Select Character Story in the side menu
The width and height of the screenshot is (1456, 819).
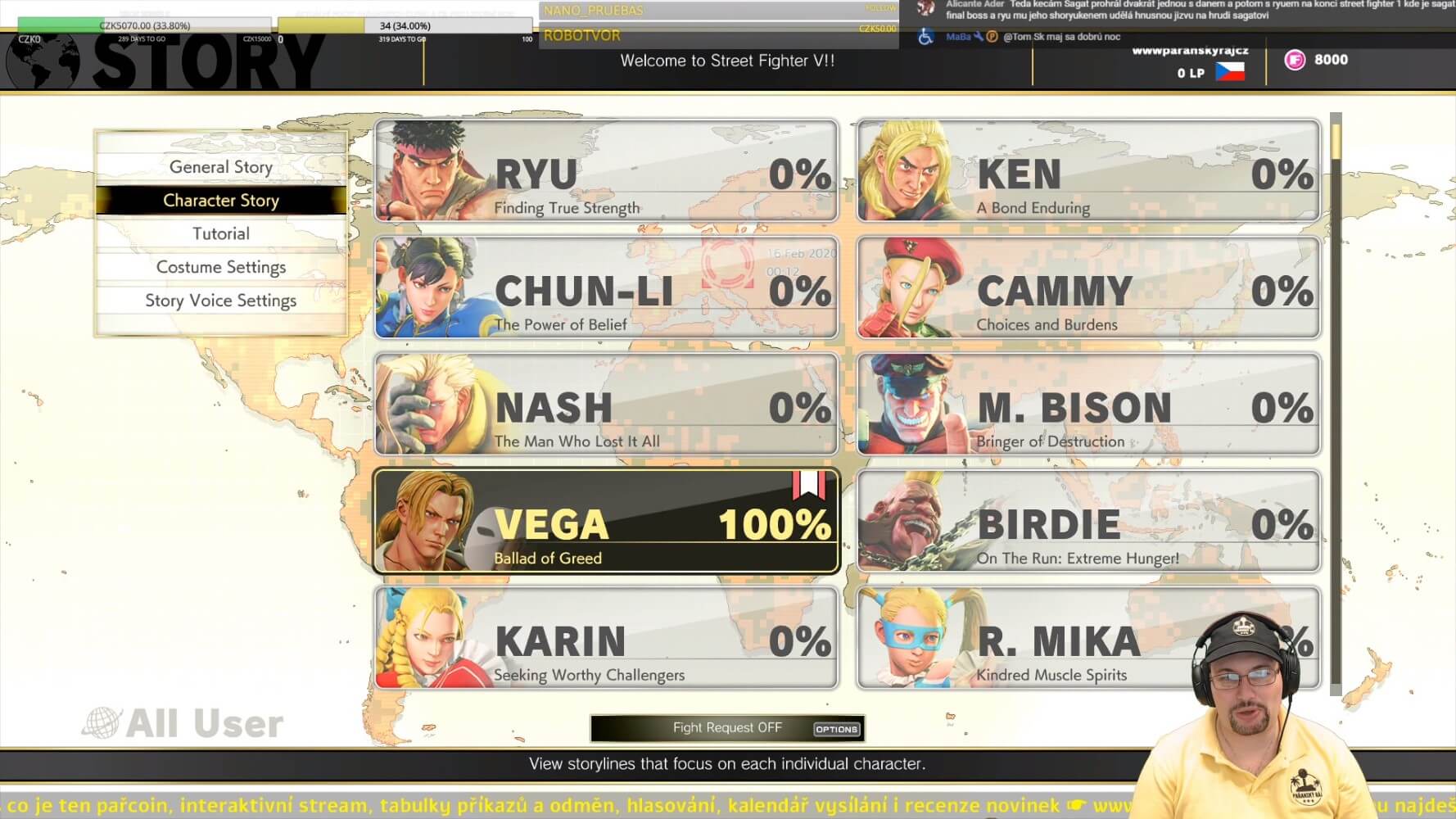click(x=221, y=201)
